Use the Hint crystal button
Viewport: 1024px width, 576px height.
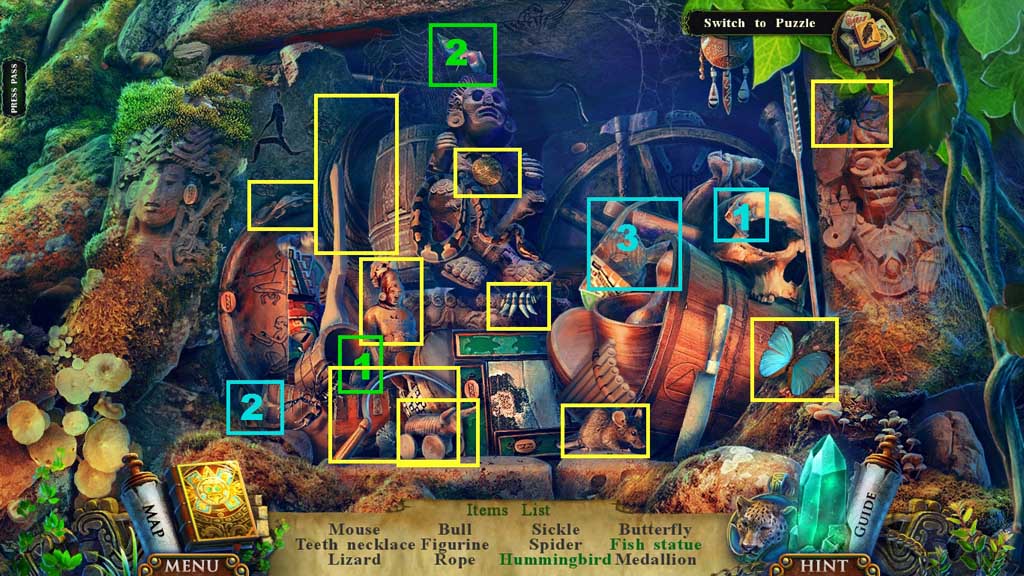click(x=825, y=566)
